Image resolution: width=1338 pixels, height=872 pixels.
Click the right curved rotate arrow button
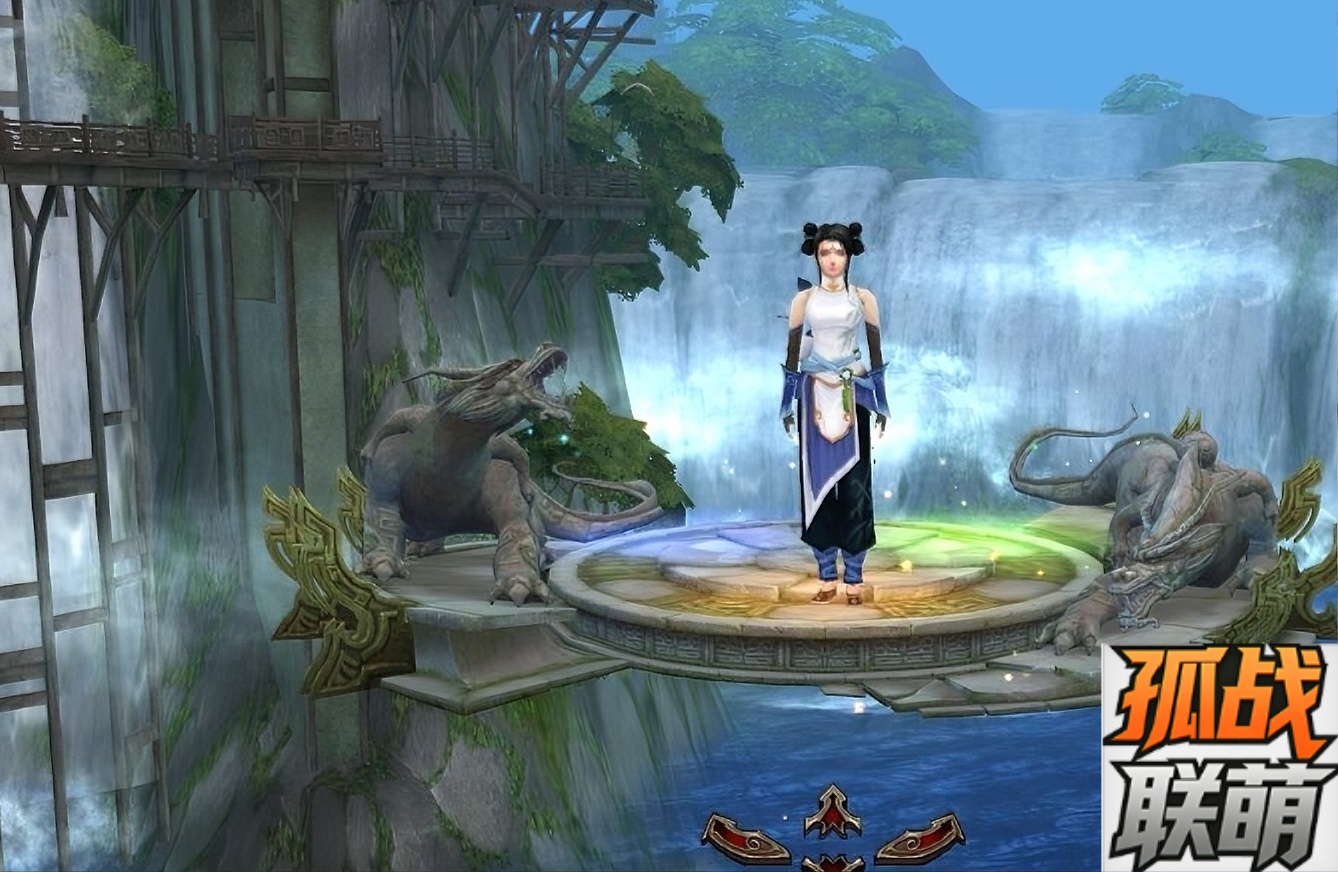point(920,838)
